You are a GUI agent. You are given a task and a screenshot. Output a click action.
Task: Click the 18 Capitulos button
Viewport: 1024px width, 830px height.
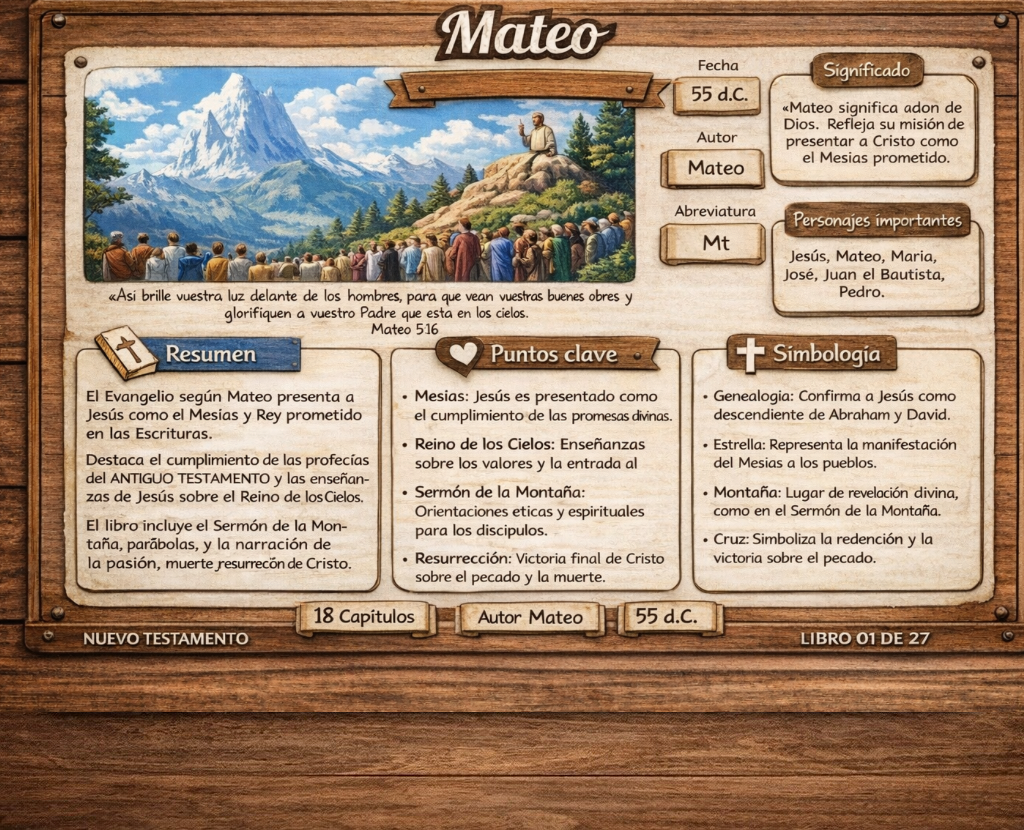coord(364,617)
